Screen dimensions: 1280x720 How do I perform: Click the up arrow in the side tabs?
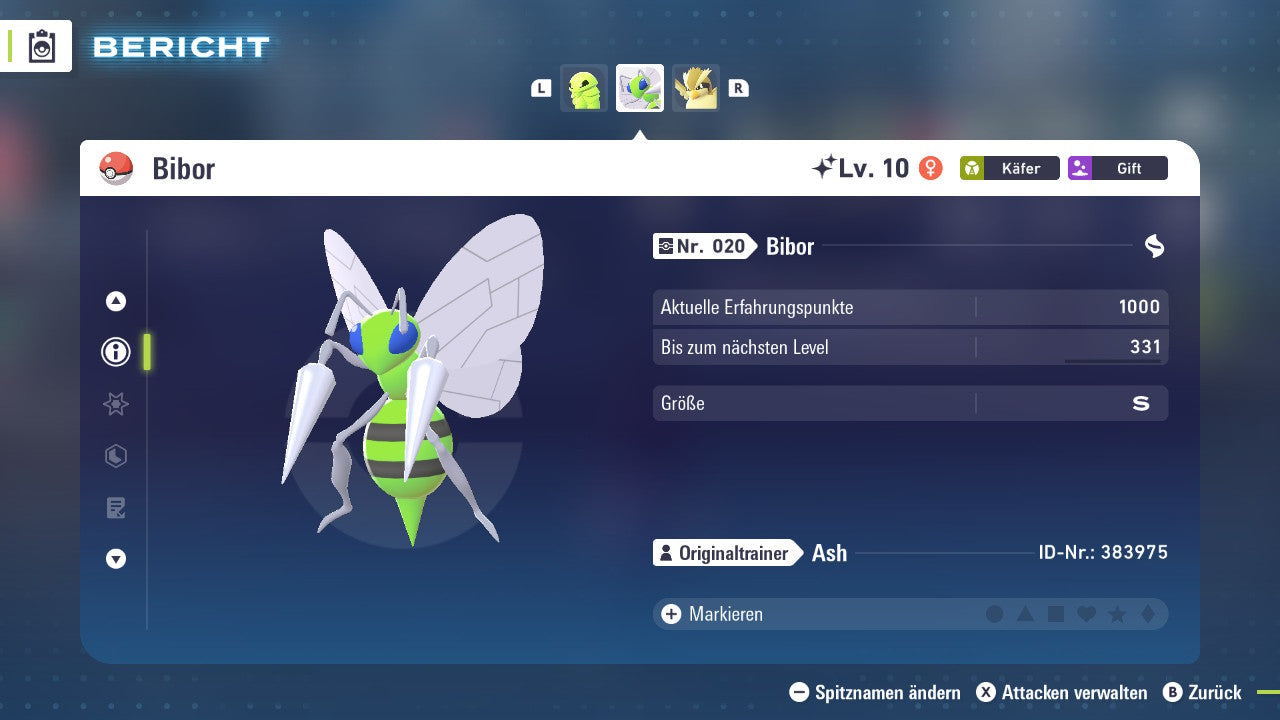tap(116, 301)
